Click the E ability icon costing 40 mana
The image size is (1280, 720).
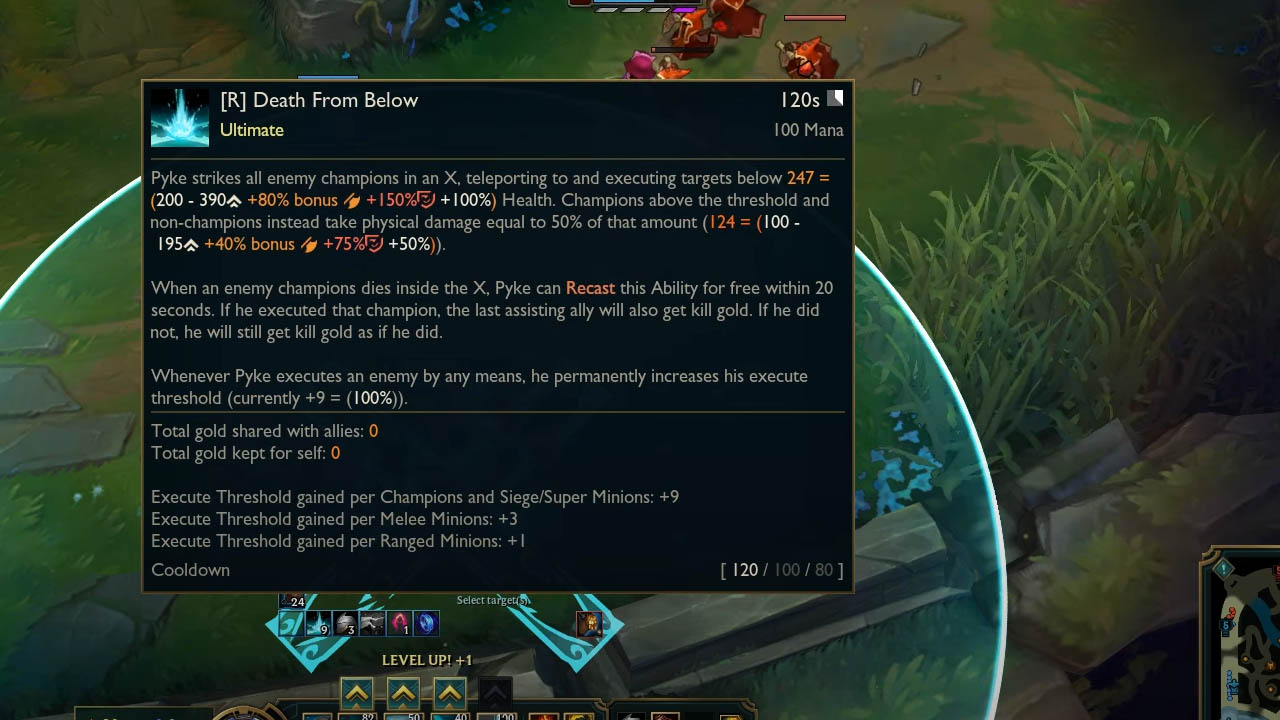point(449,716)
